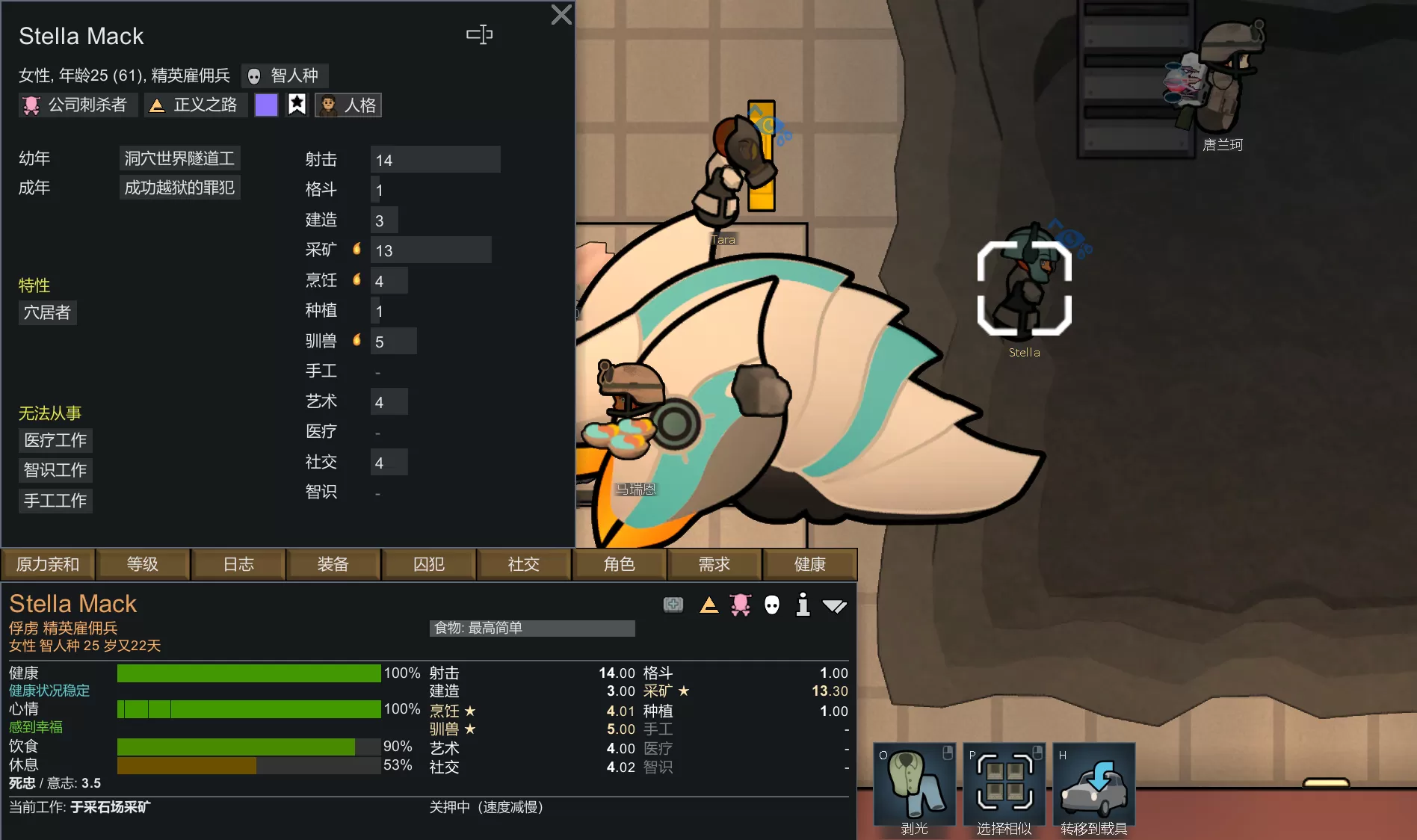Image resolution: width=1417 pixels, height=840 pixels.
Task: Select the 公司刺杀者 faction label
Action: [x=77, y=105]
